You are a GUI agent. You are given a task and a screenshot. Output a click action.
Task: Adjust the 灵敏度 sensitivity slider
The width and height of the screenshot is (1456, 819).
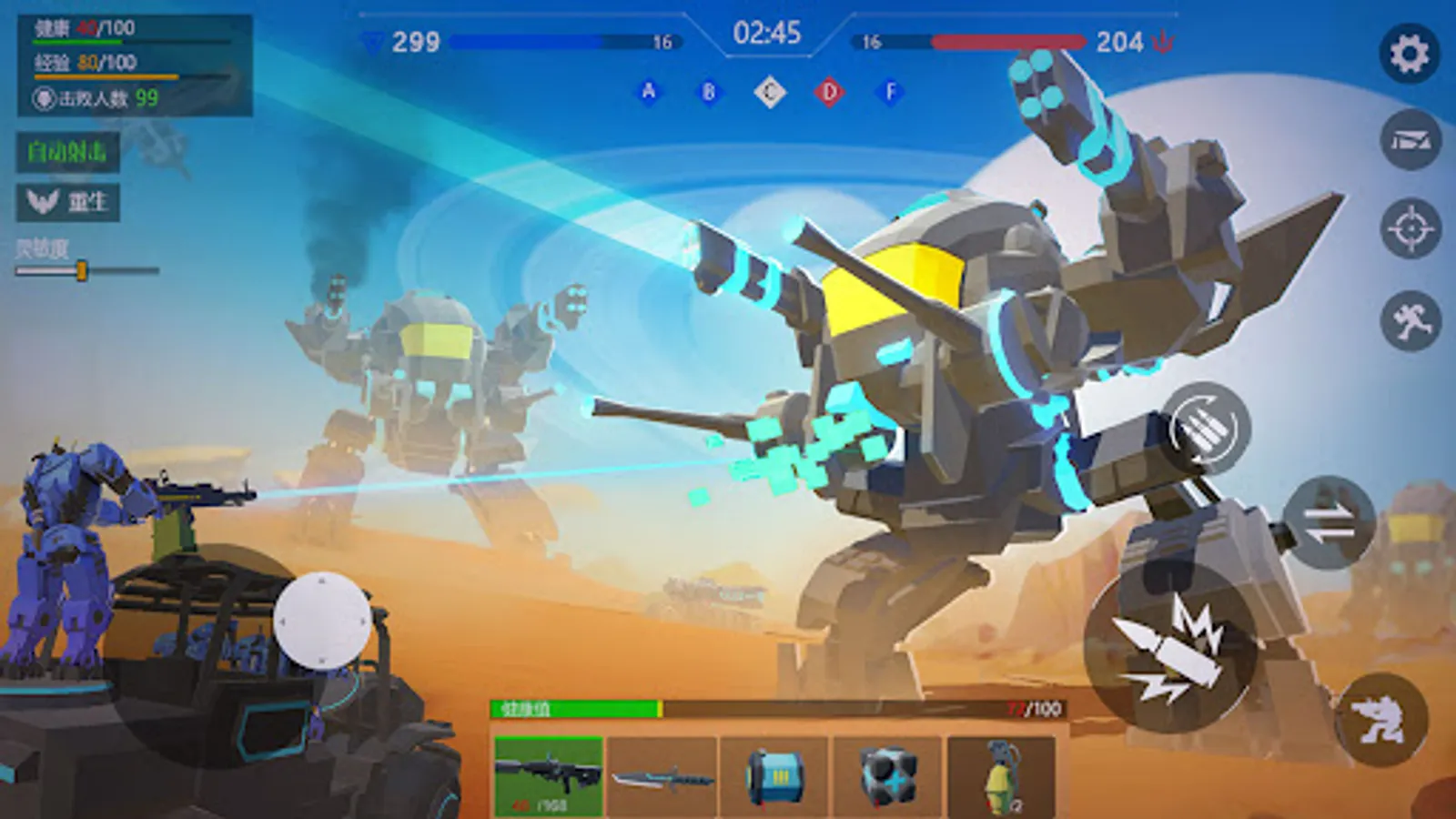(x=83, y=268)
